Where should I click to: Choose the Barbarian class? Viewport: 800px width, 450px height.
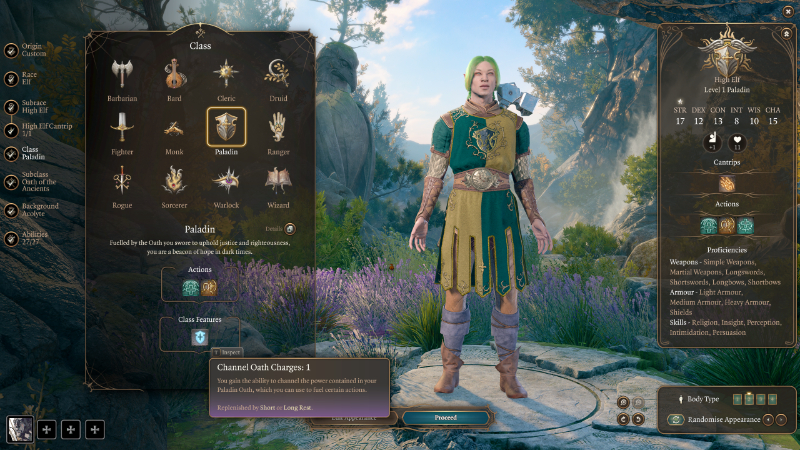(122, 74)
